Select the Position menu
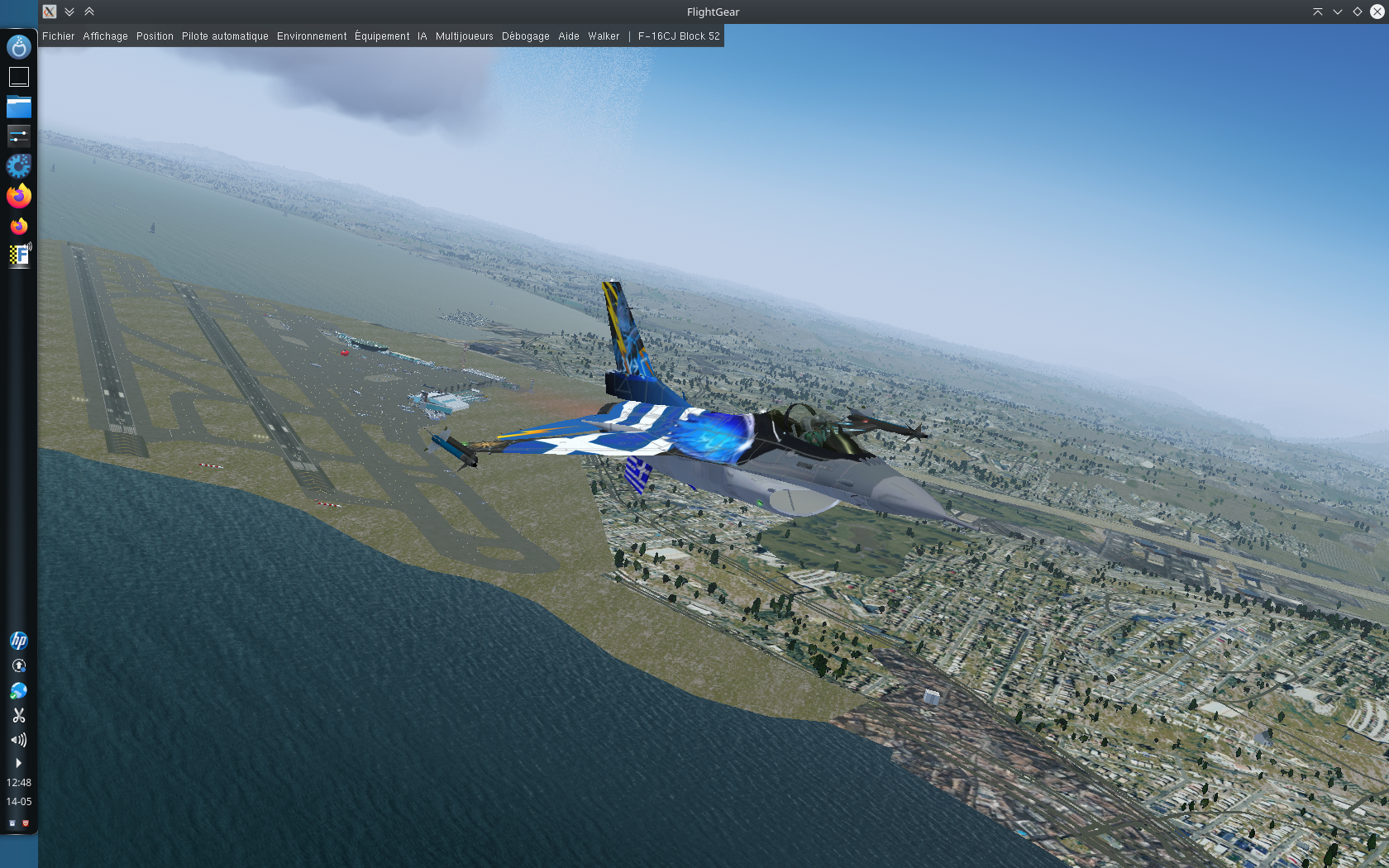 [155, 36]
